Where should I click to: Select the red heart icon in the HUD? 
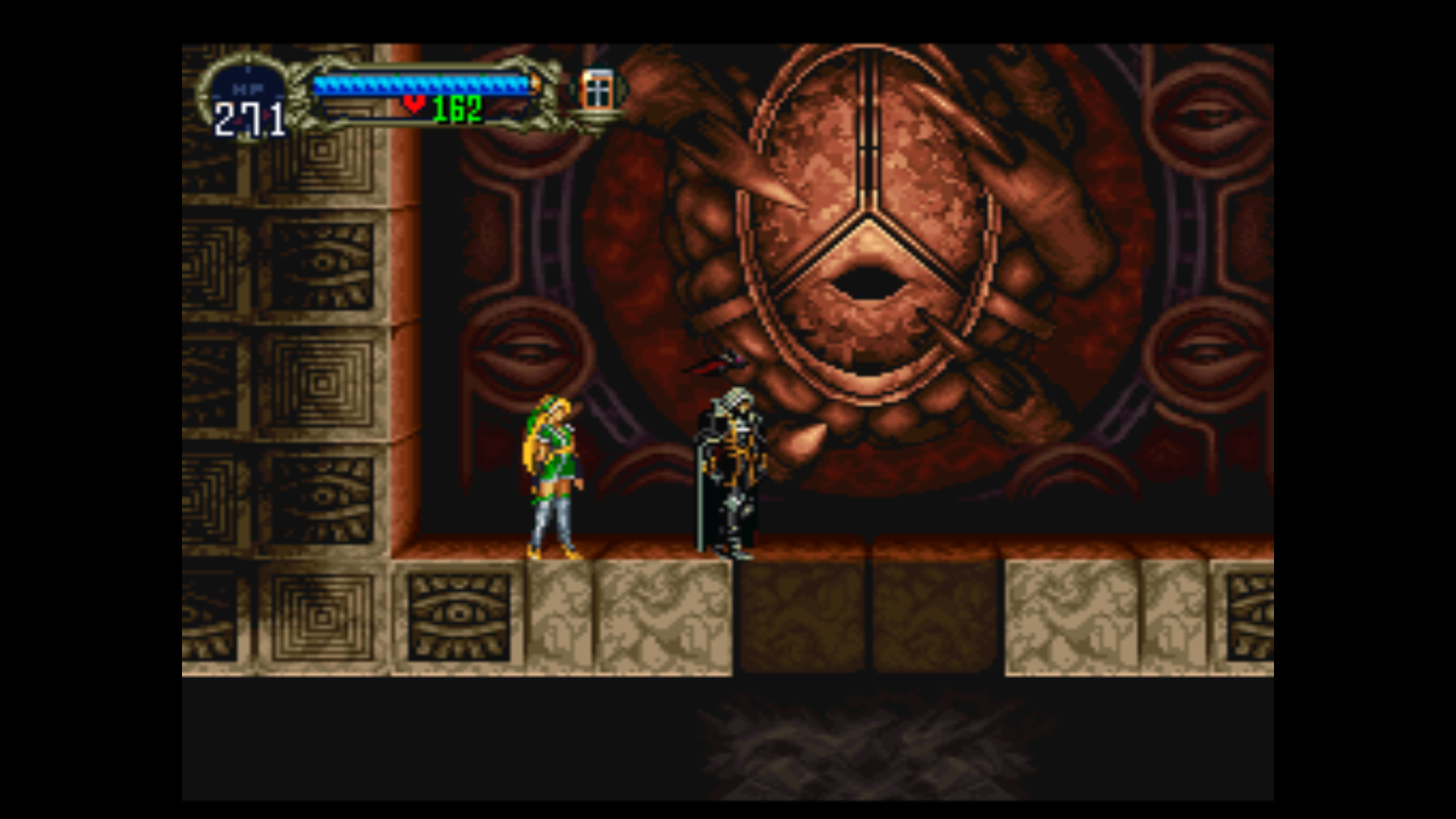(x=413, y=106)
